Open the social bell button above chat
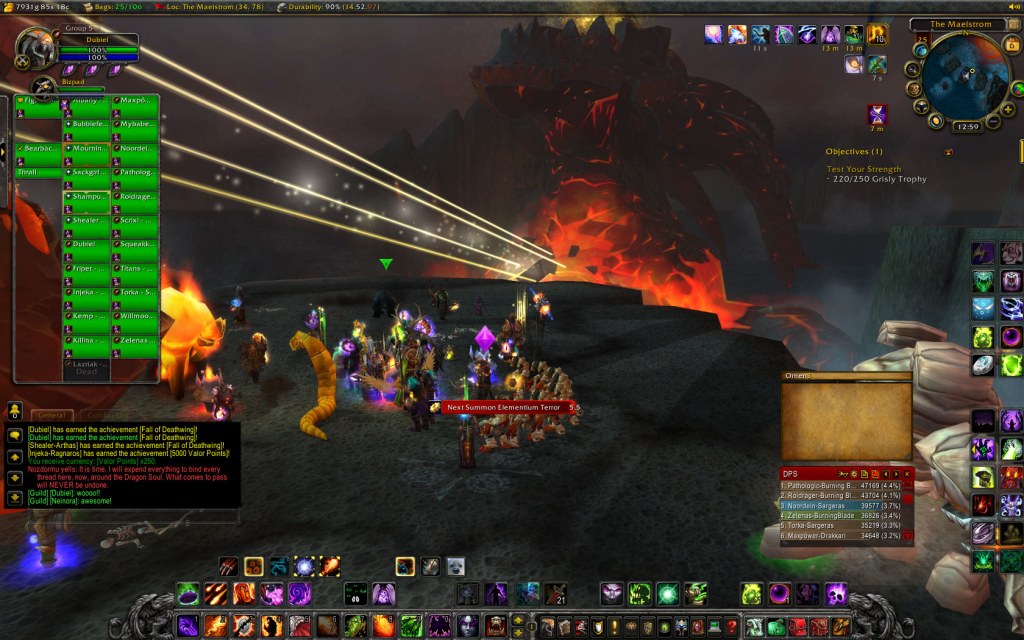The width and height of the screenshot is (1024, 640). tap(15, 410)
